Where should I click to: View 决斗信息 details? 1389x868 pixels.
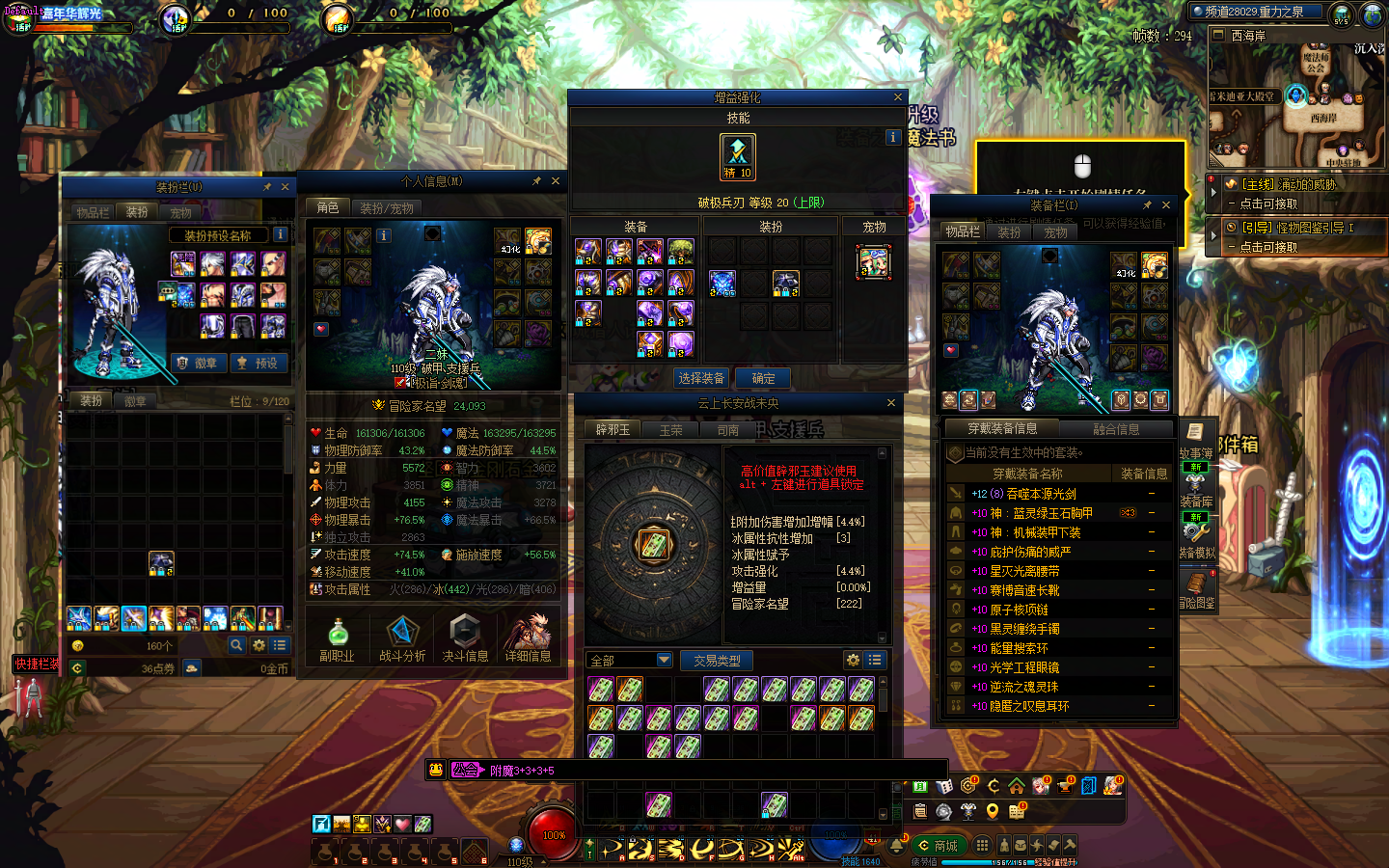click(x=465, y=639)
